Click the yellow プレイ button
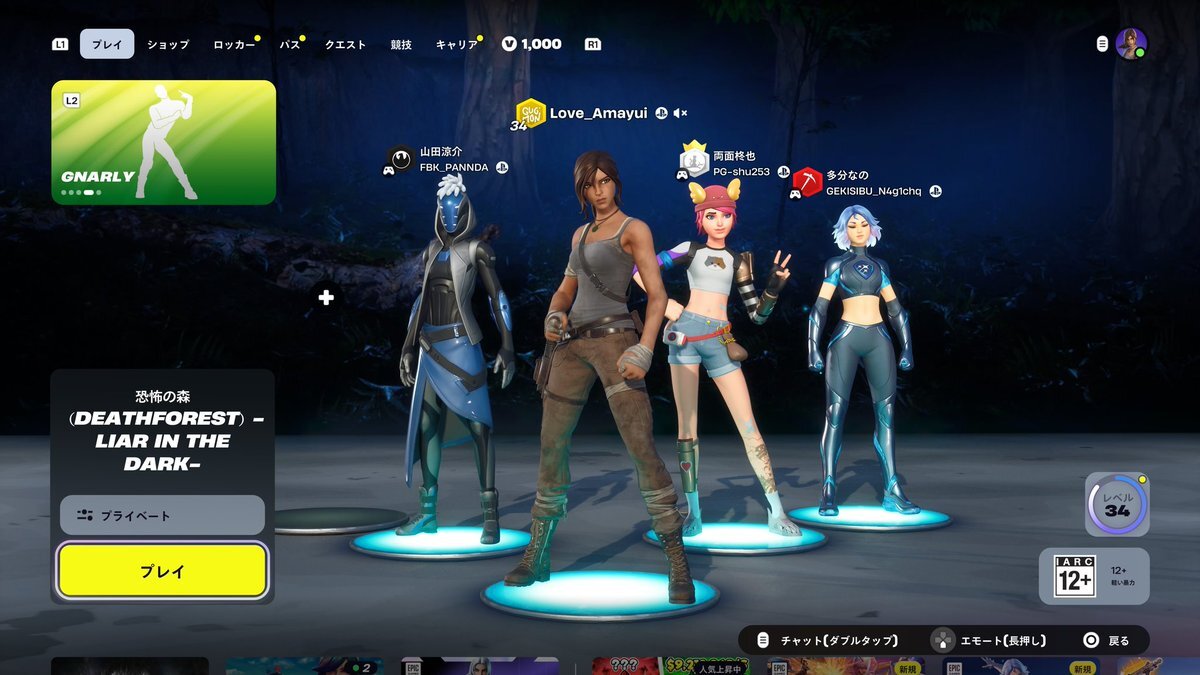The image size is (1200, 675). 162,571
